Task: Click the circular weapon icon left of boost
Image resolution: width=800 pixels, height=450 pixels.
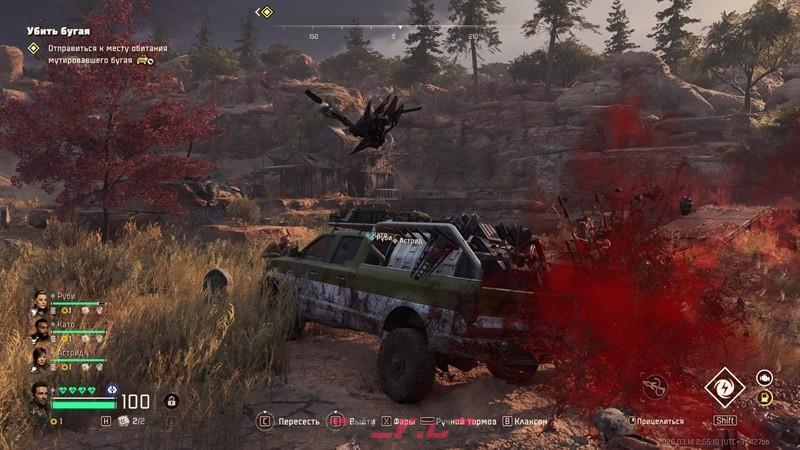Action: tap(655, 385)
